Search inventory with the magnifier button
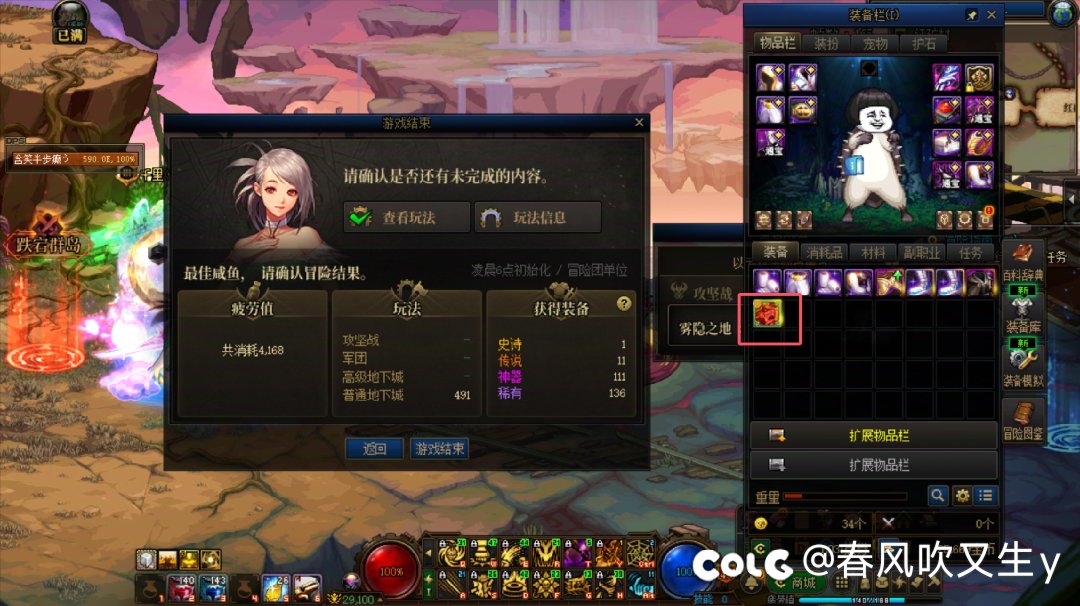The width and height of the screenshot is (1080, 606). tap(937, 495)
